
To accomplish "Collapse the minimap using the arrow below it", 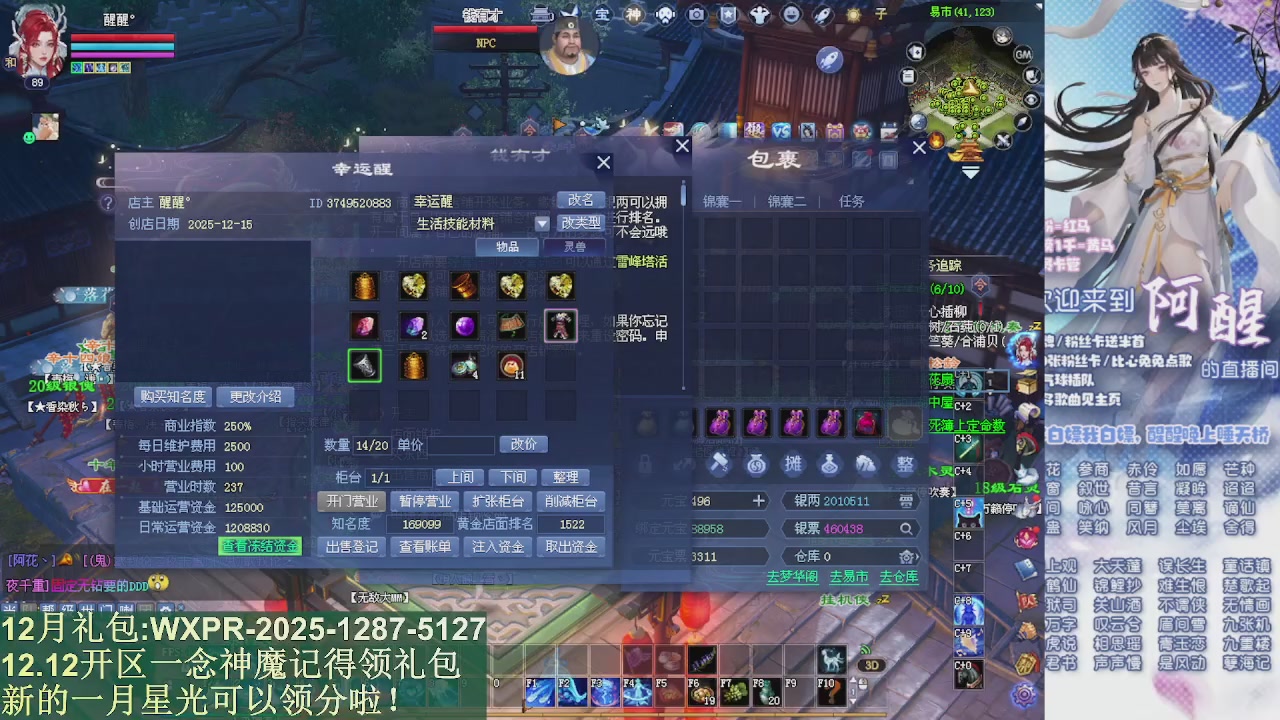I will (969, 172).
